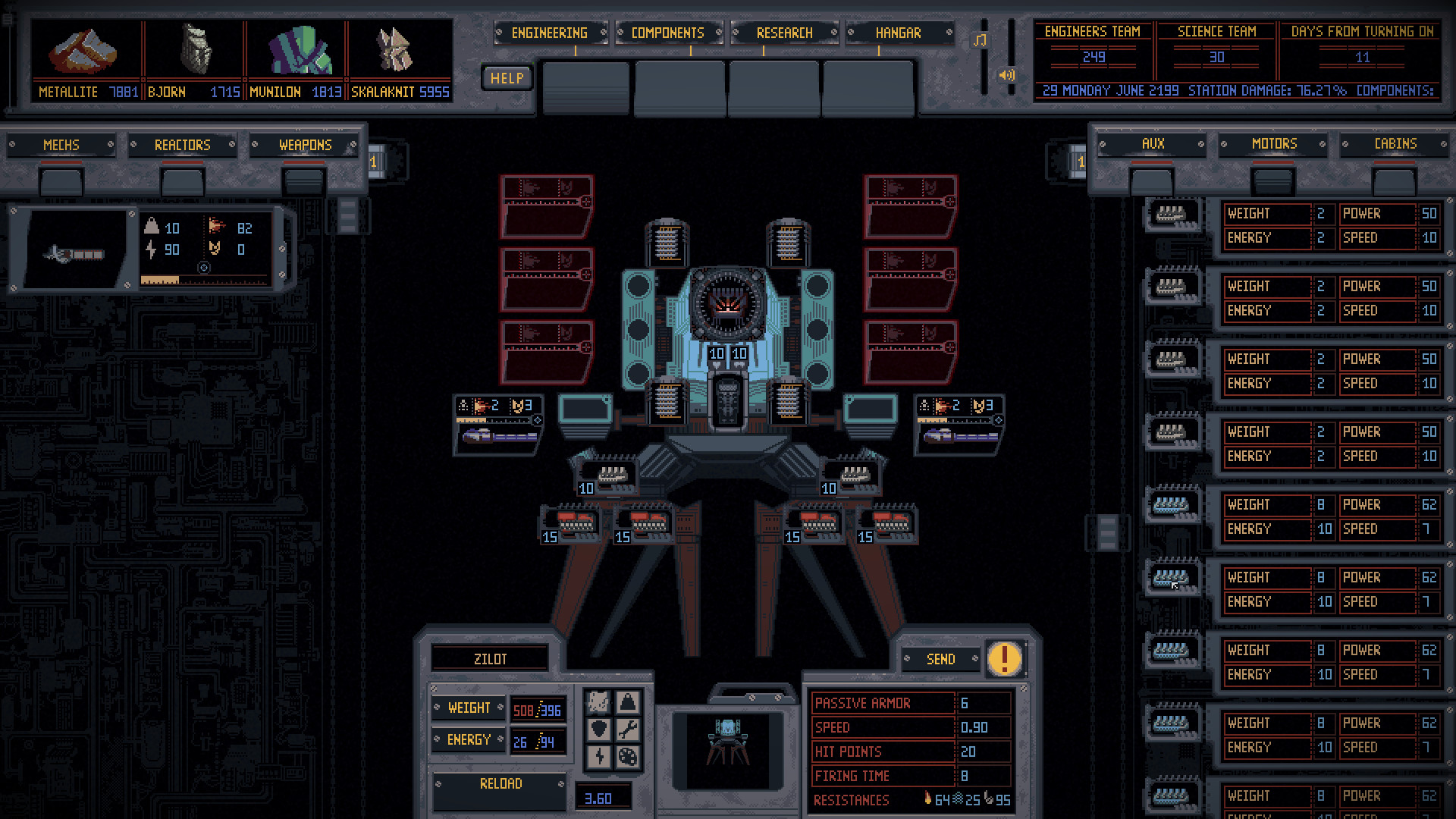Click the ZILOT mech name field

point(489,658)
